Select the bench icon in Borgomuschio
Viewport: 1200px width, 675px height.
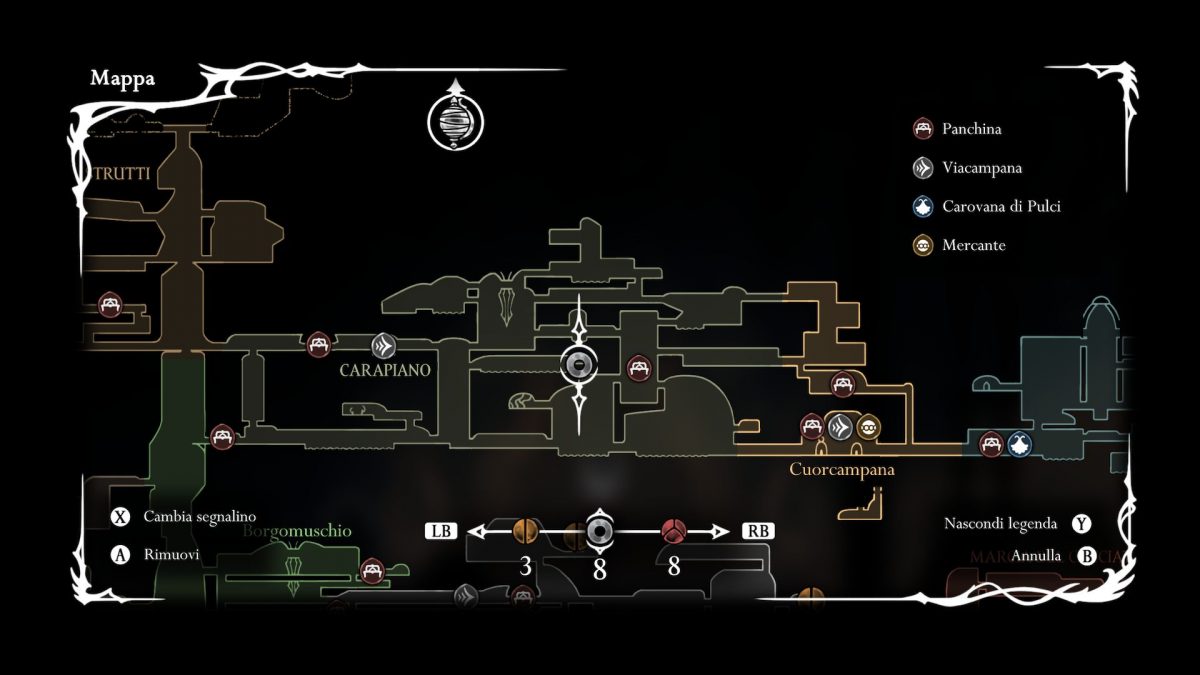pos(372,571)
